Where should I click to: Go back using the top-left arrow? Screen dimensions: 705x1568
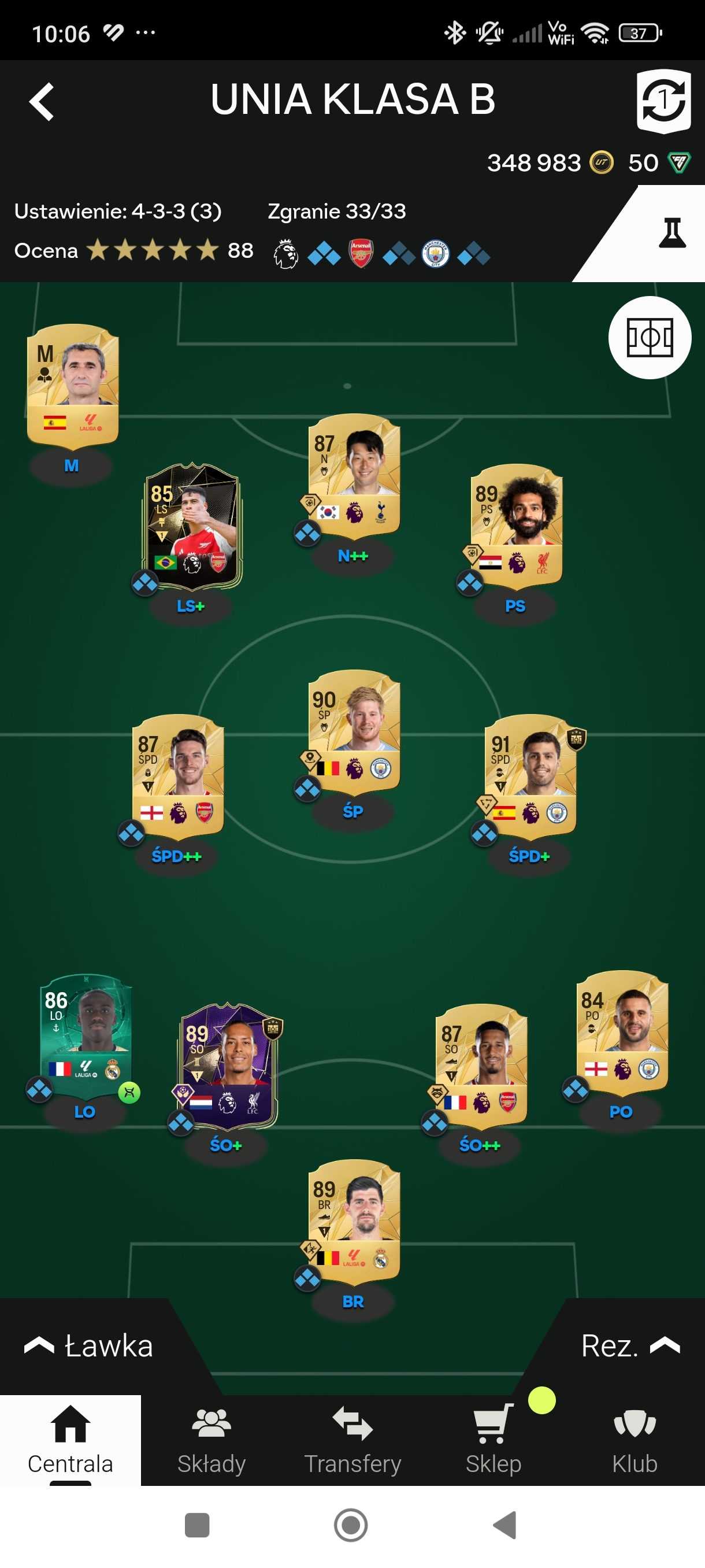(42, 101)
